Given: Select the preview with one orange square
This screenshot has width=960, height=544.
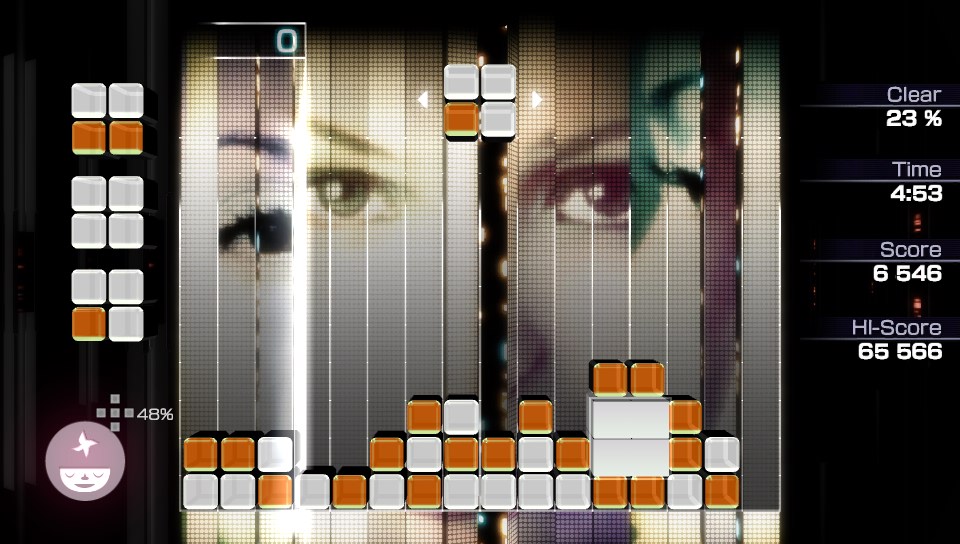Looking at the screenshot, I should (x=108, y=305).
